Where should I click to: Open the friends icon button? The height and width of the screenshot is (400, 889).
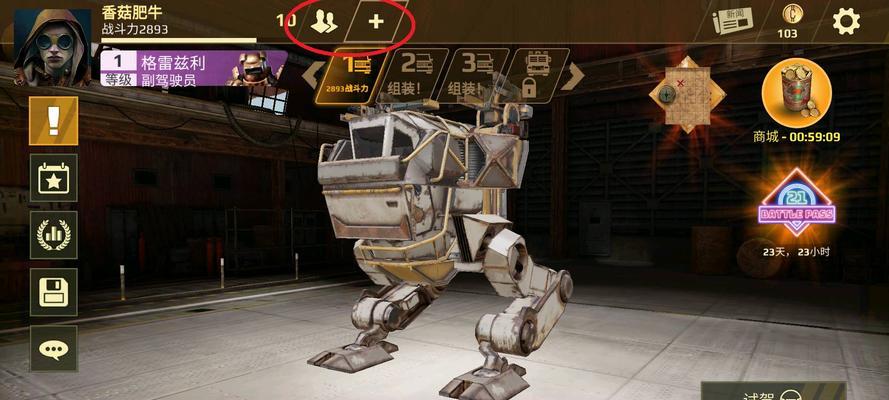click(x=323, y=22)
